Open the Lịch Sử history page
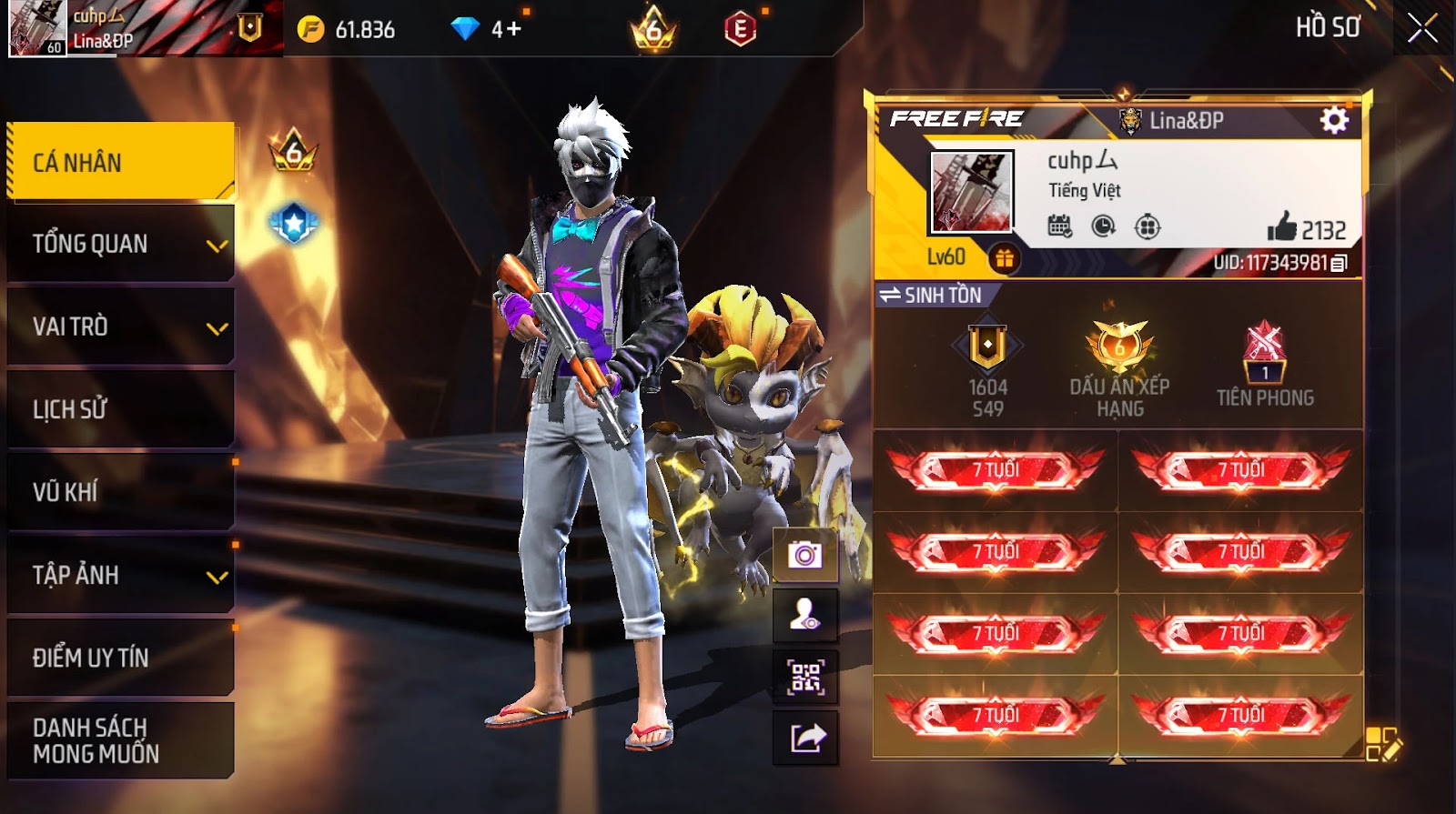This screenshot has width=1456, height=814. point(120,409)
